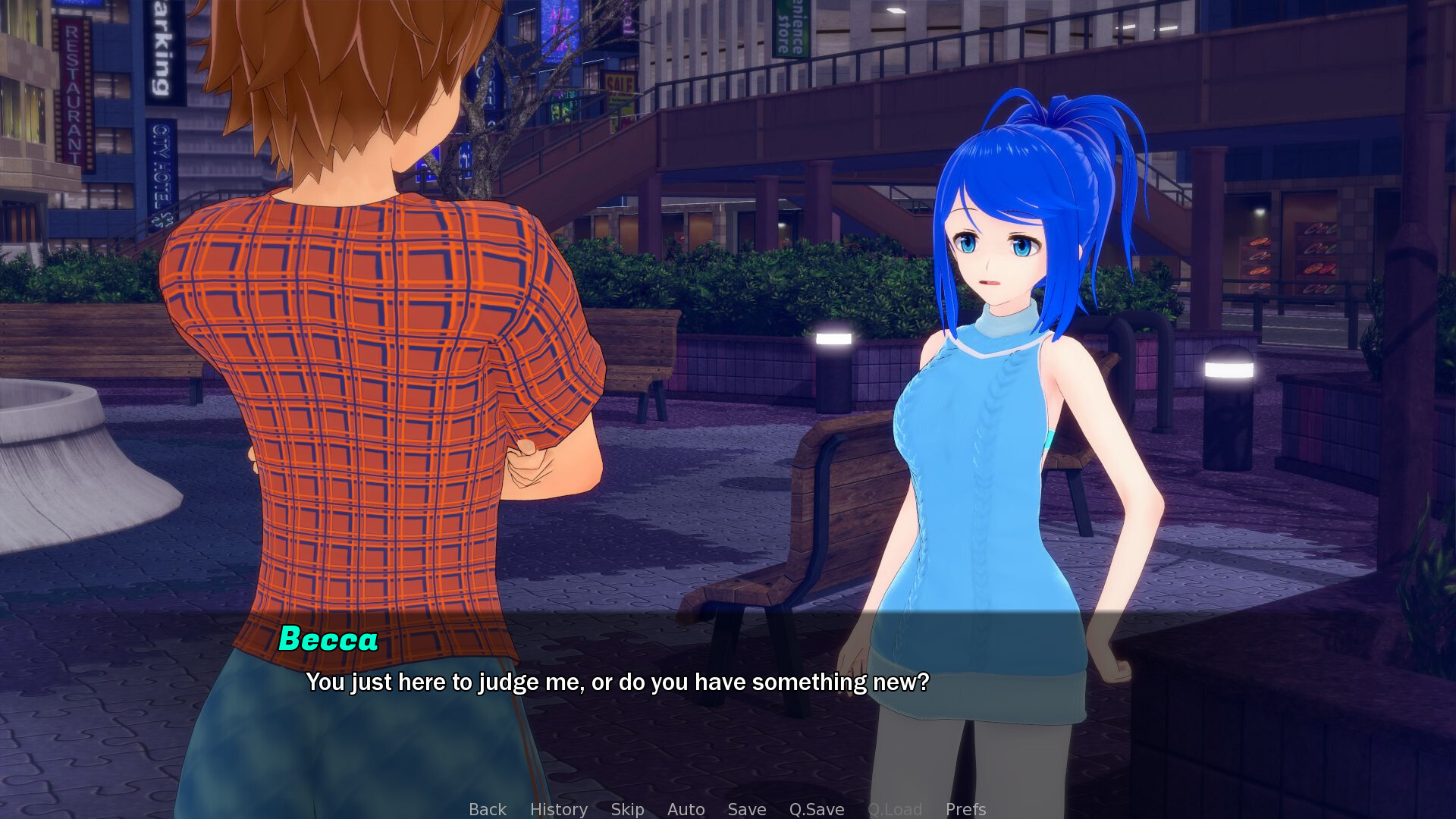Viewport: 1456px width, 819px height.
Task: Open the Prefs settings menu
Action: coord(965,809)
